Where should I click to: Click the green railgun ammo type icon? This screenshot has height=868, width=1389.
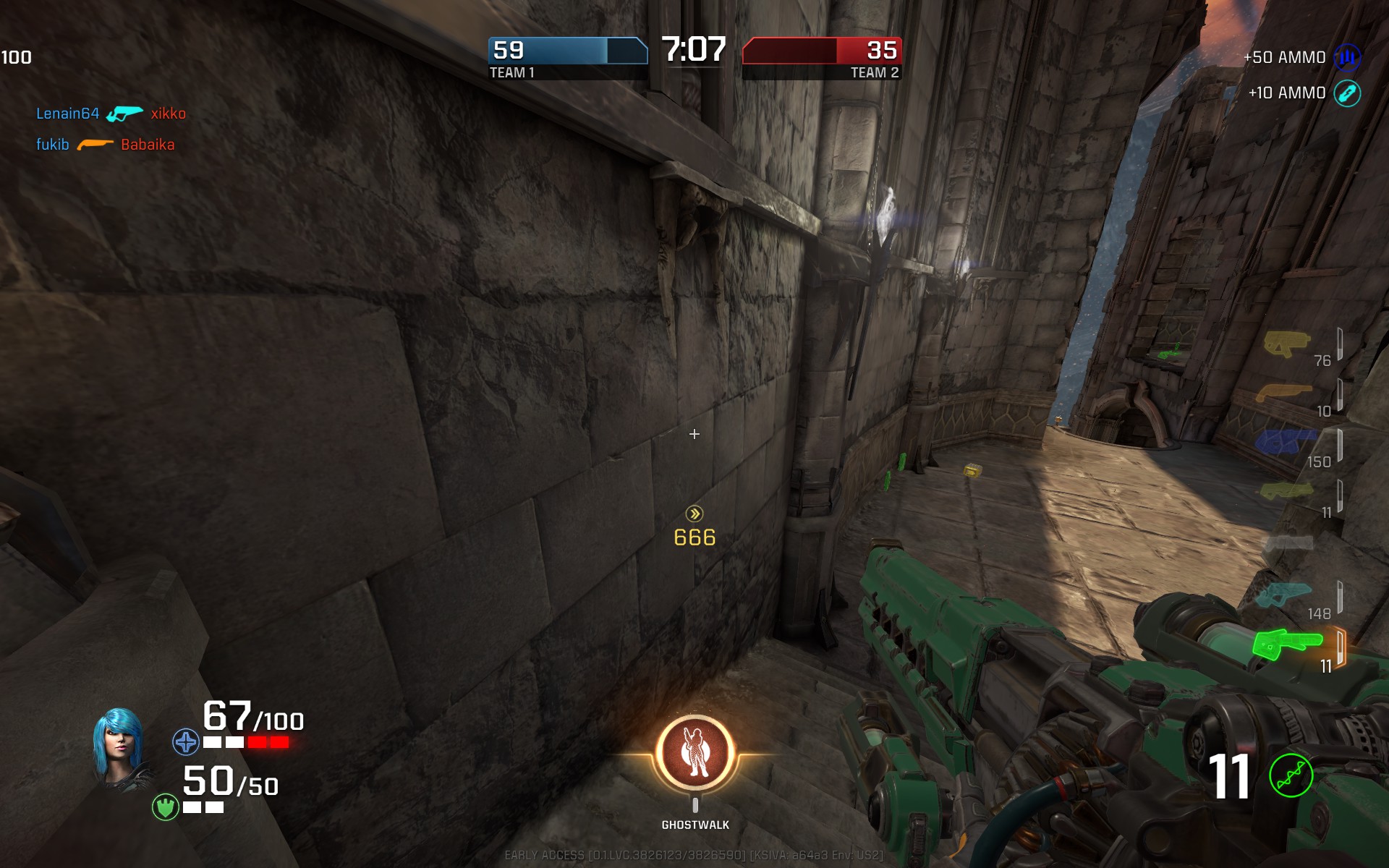pos(1291,776)
